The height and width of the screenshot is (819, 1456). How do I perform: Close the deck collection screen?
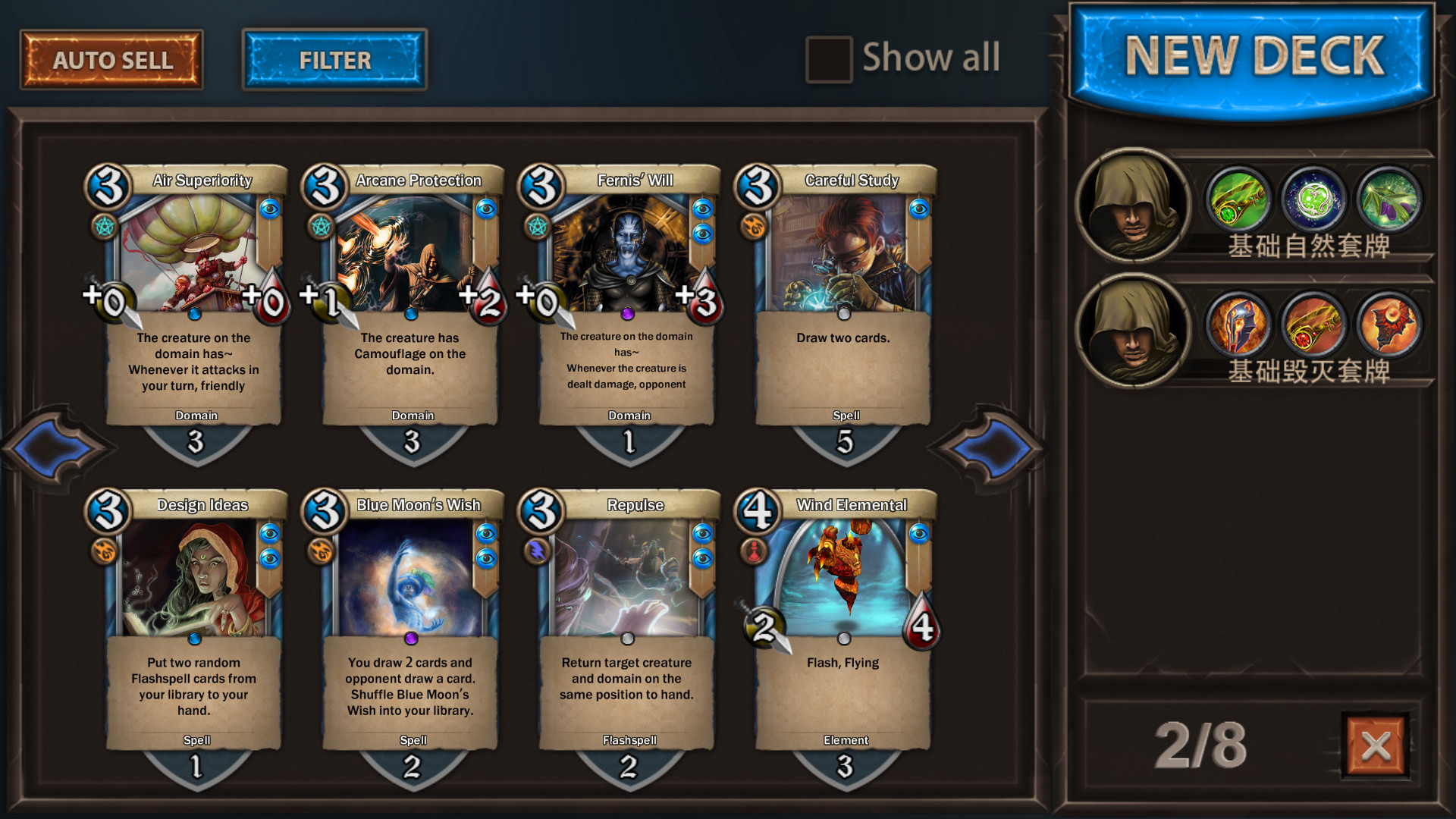click(1376, 746)
